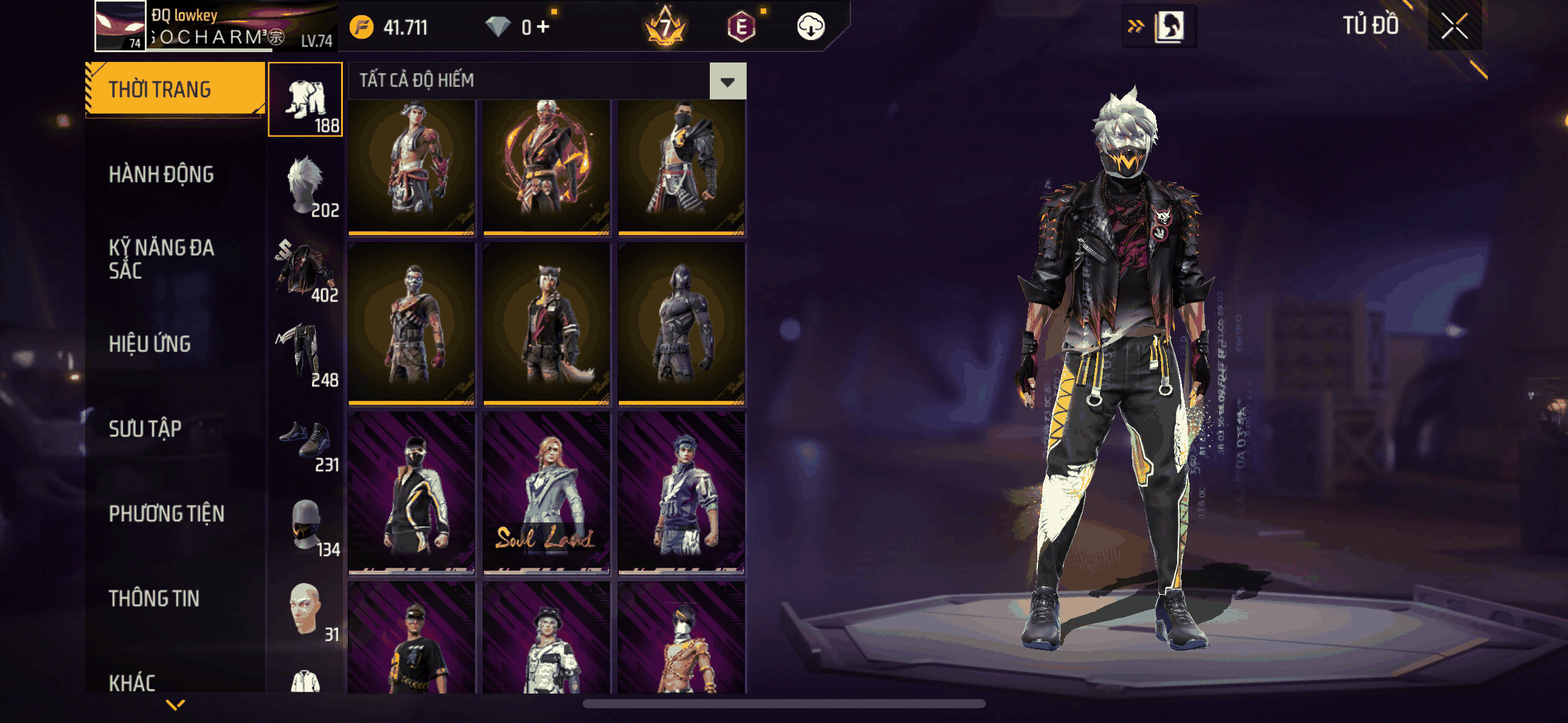
Task: Pick the all-black ninja suit outfit
Action: click(x=681, y=324)
